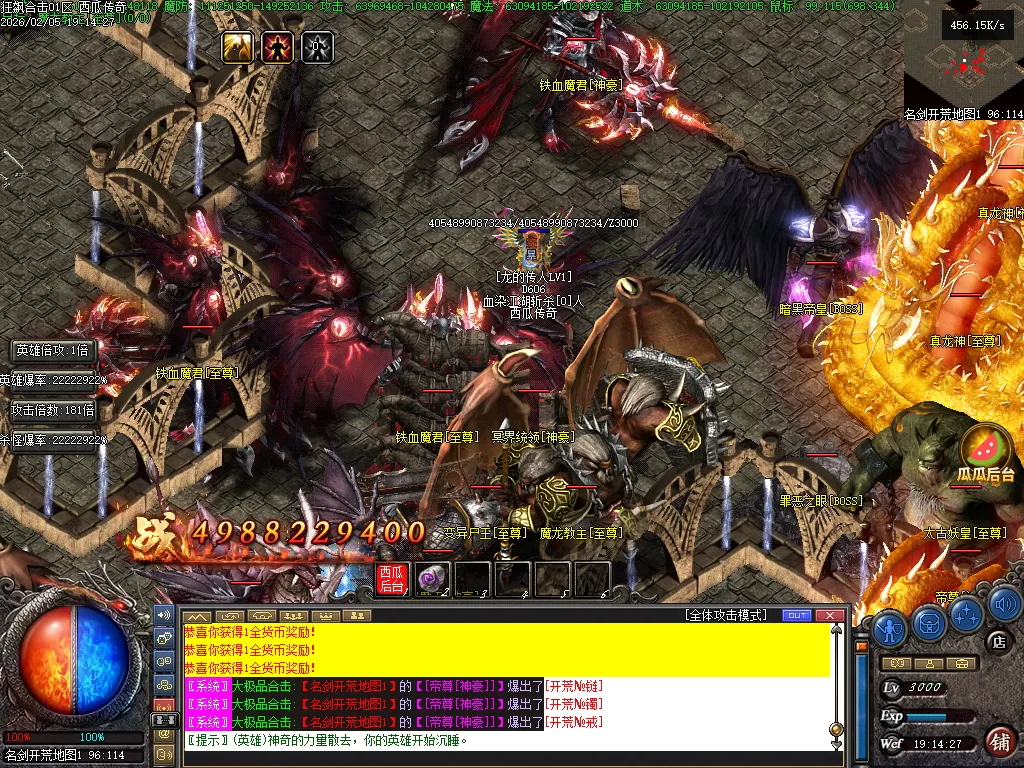Click the grey silhouette buff icon
Viewport: 1024px width, 768px height.
click(317, 47)
